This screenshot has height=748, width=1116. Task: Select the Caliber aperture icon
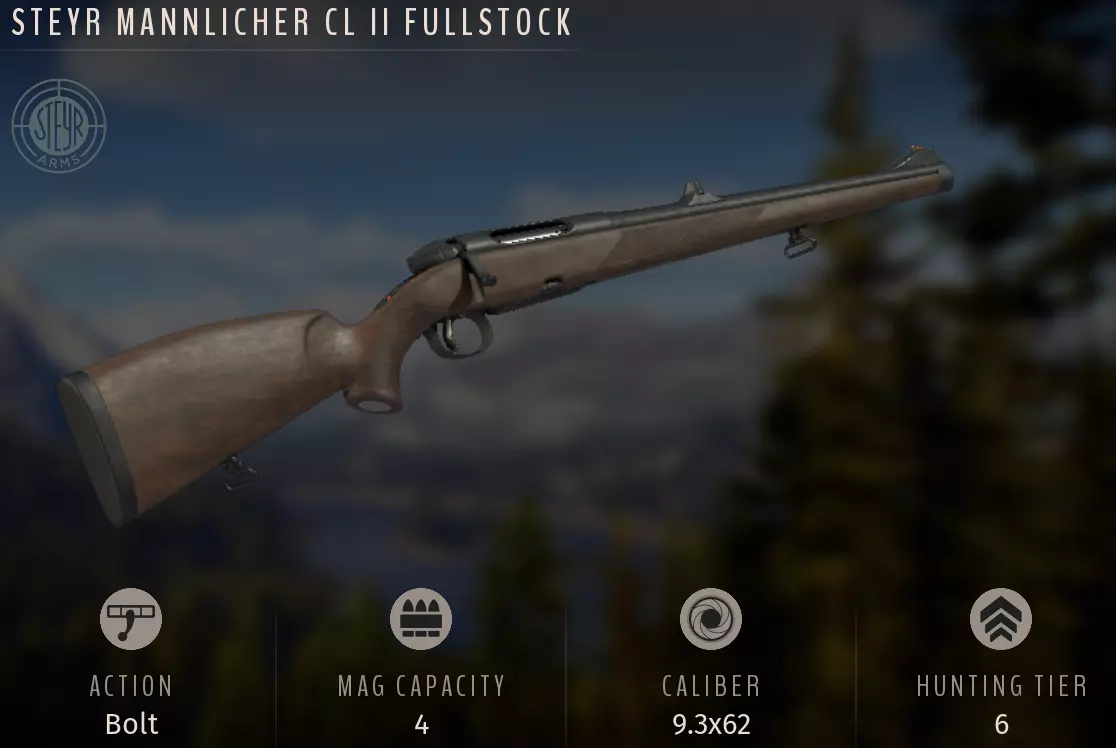click(711, 619)
